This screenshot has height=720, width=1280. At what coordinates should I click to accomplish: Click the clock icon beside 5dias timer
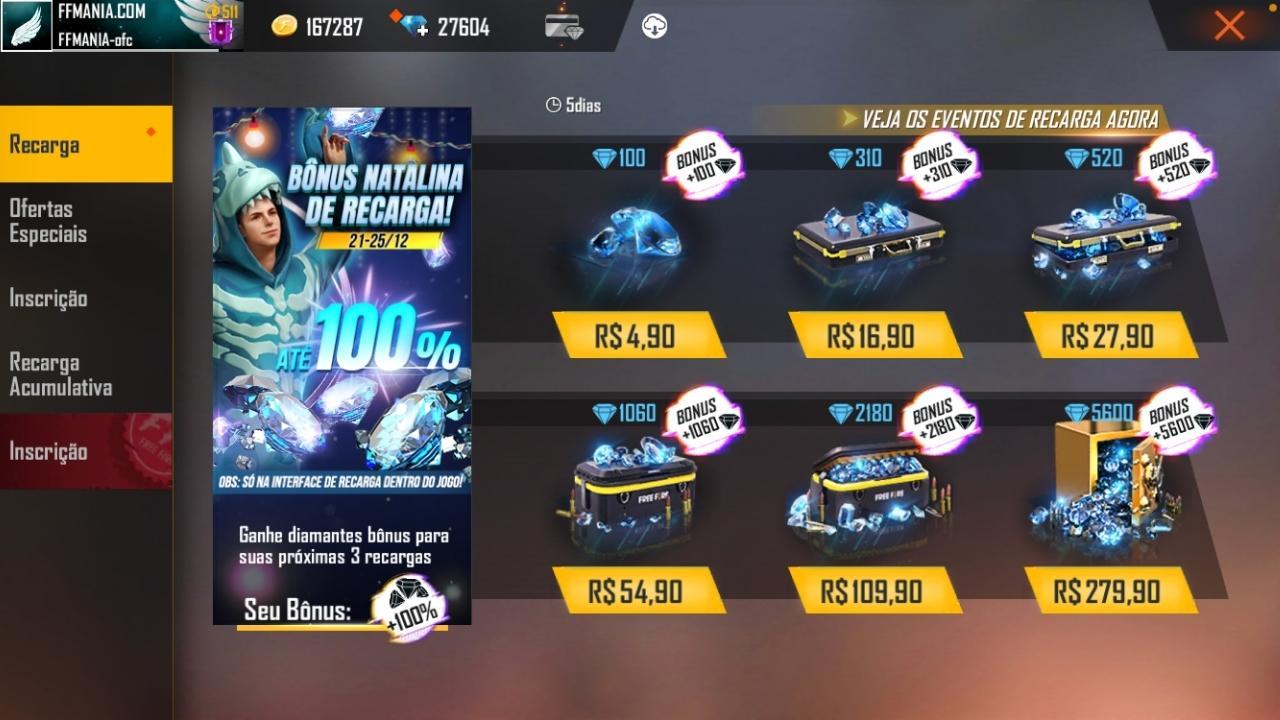pos(554,104)
